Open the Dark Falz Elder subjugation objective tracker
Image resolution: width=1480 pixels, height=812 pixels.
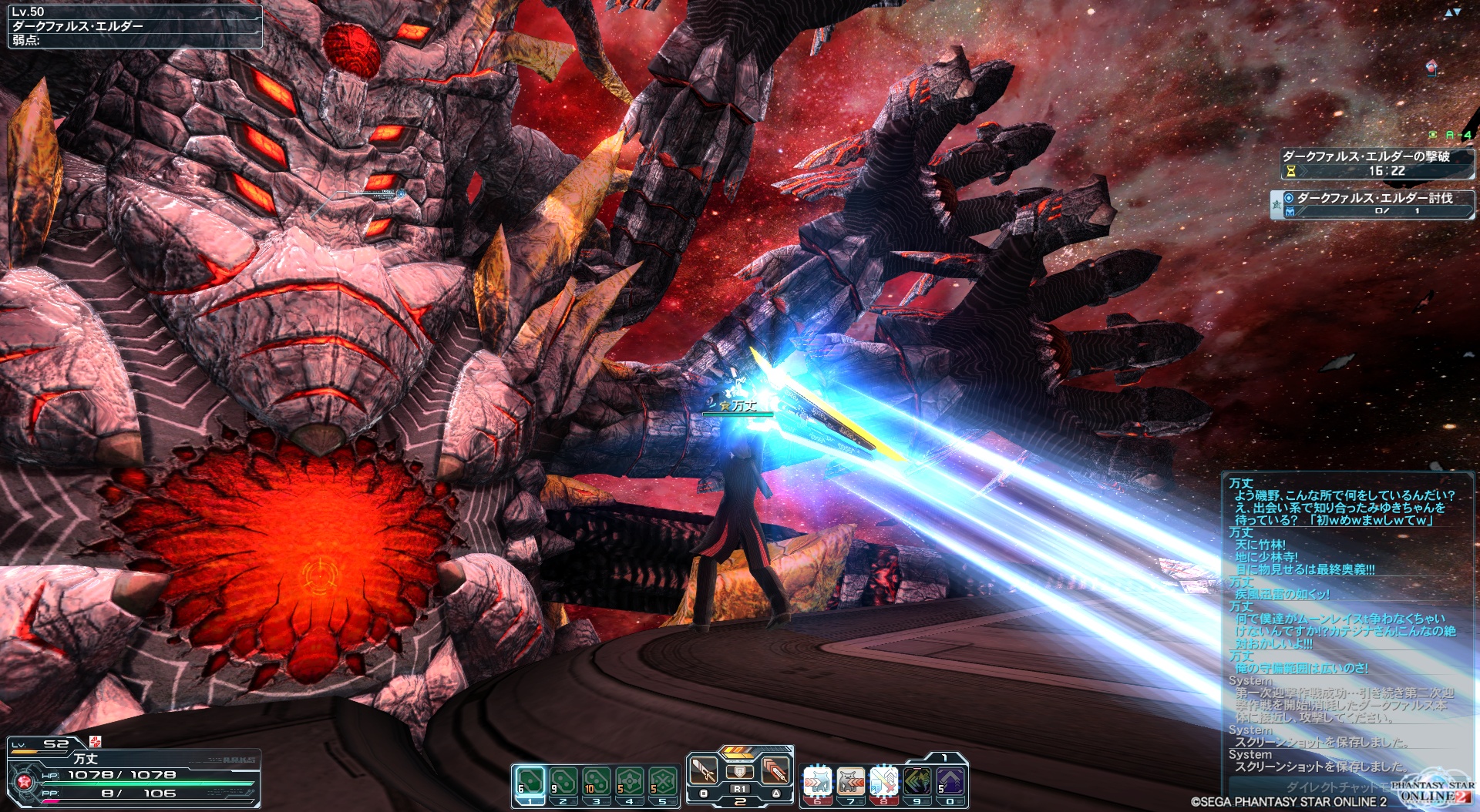(1373, 204)
